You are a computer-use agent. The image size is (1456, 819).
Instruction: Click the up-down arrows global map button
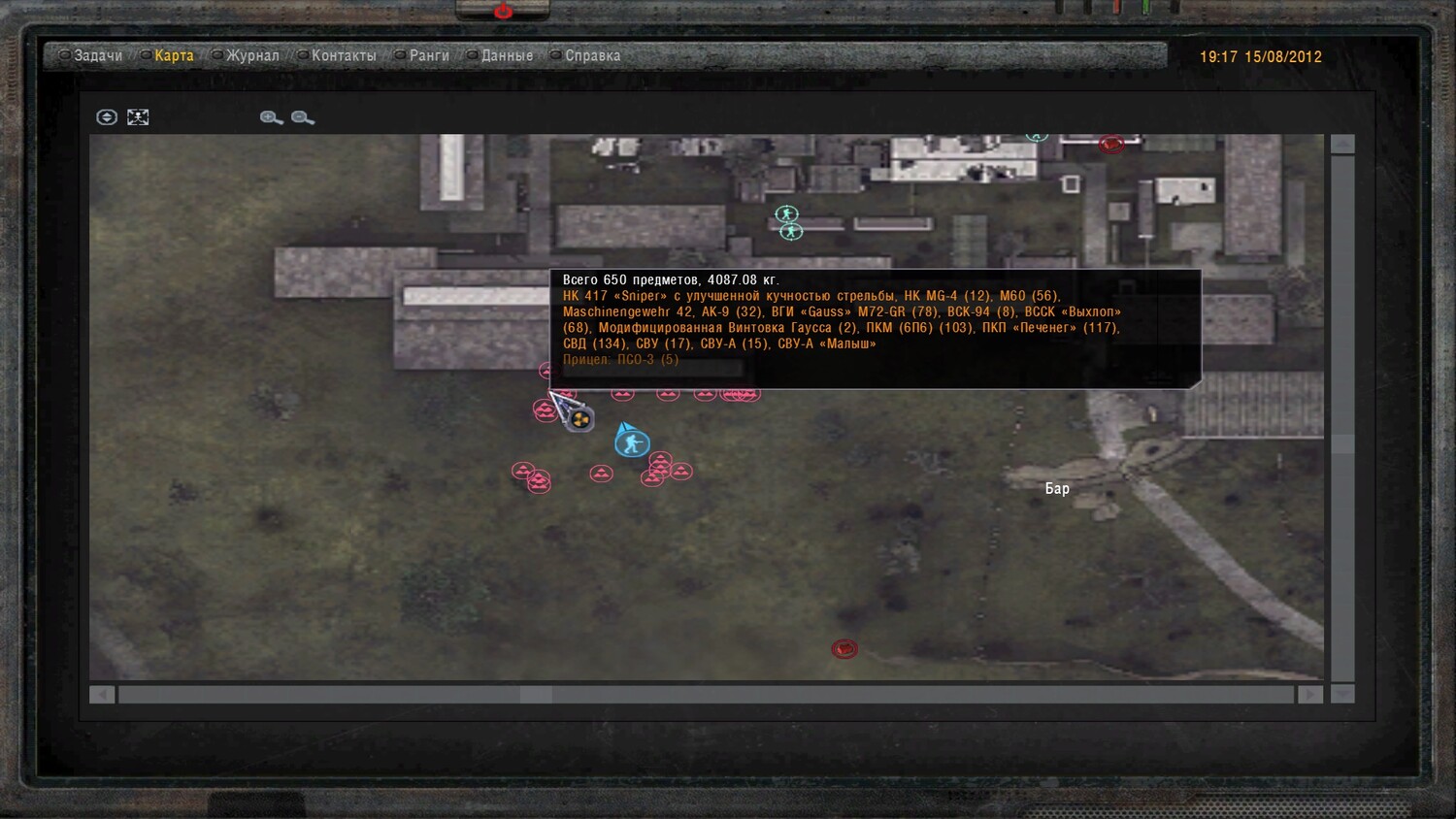[107, 117]
